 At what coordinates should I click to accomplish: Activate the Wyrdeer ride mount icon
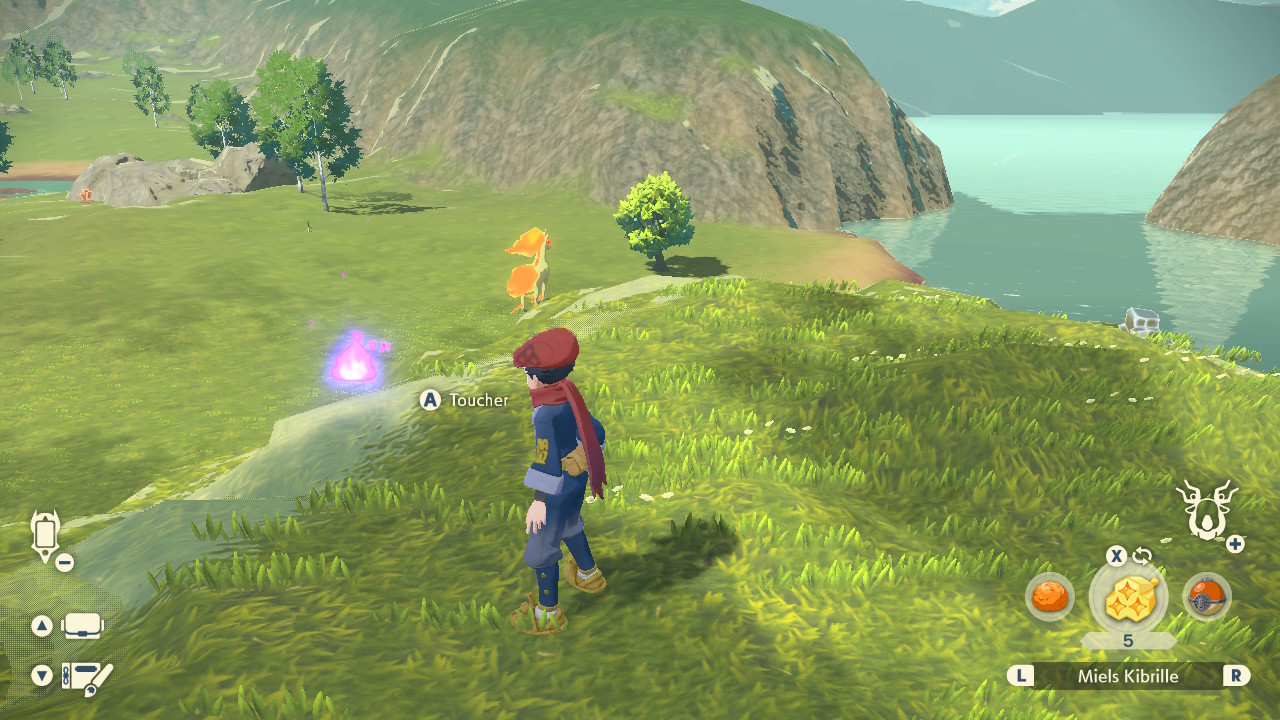click(1206, 508)
